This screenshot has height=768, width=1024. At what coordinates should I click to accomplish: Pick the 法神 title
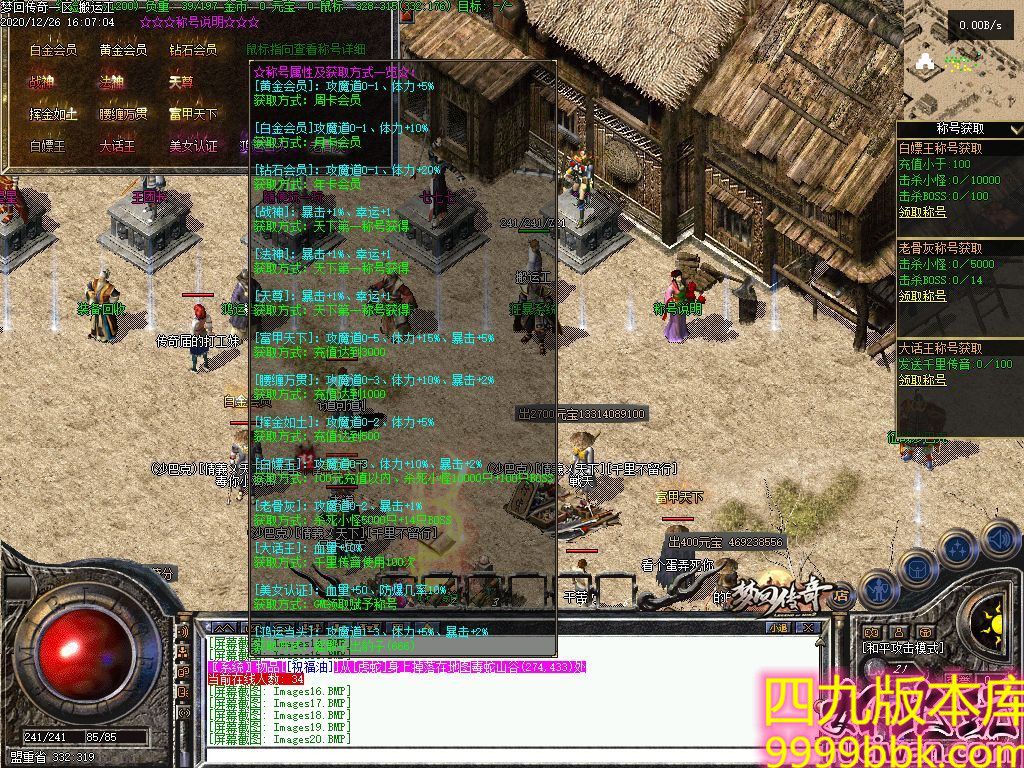tap(110, 82)
